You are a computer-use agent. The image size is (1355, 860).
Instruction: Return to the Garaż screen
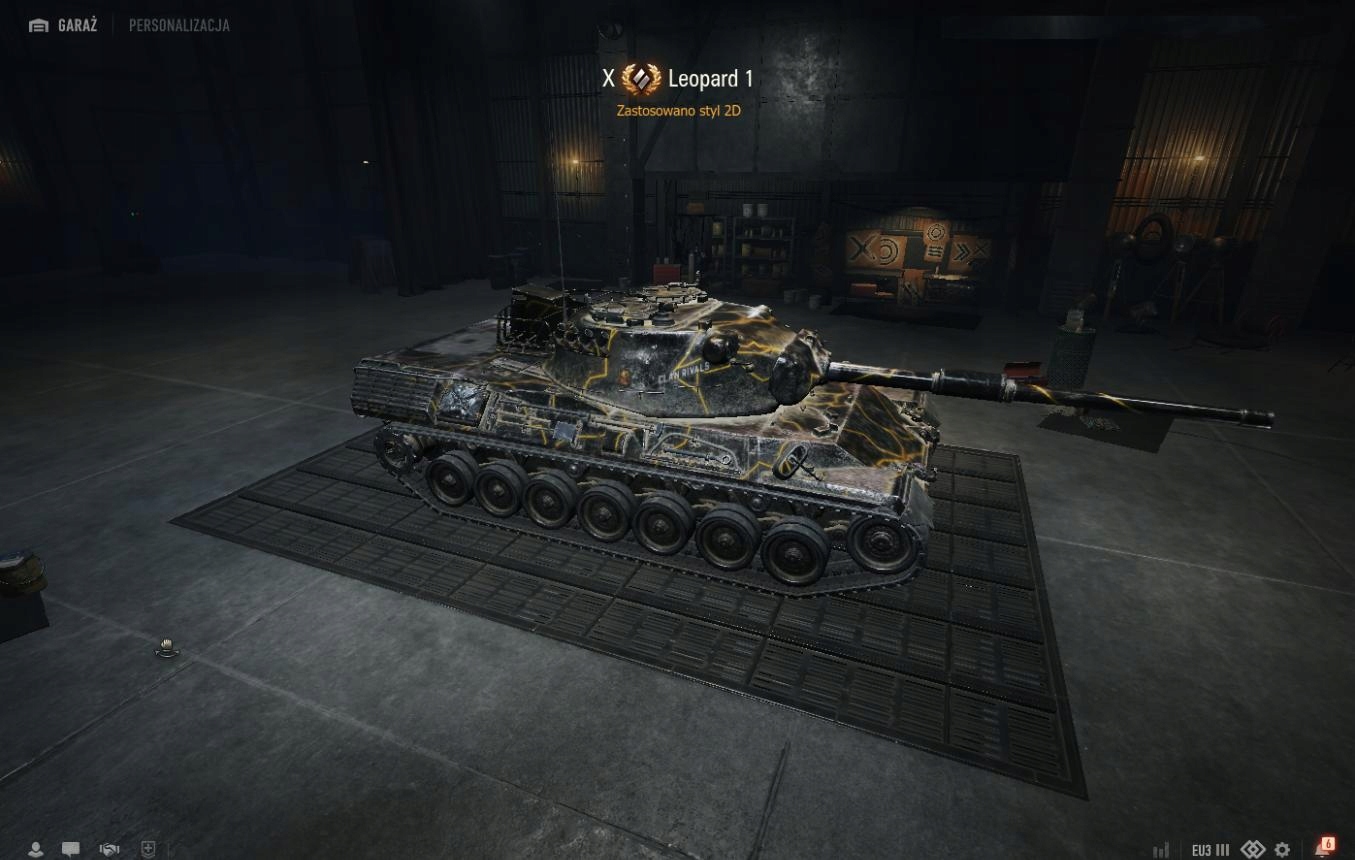(x=63, y=25)
